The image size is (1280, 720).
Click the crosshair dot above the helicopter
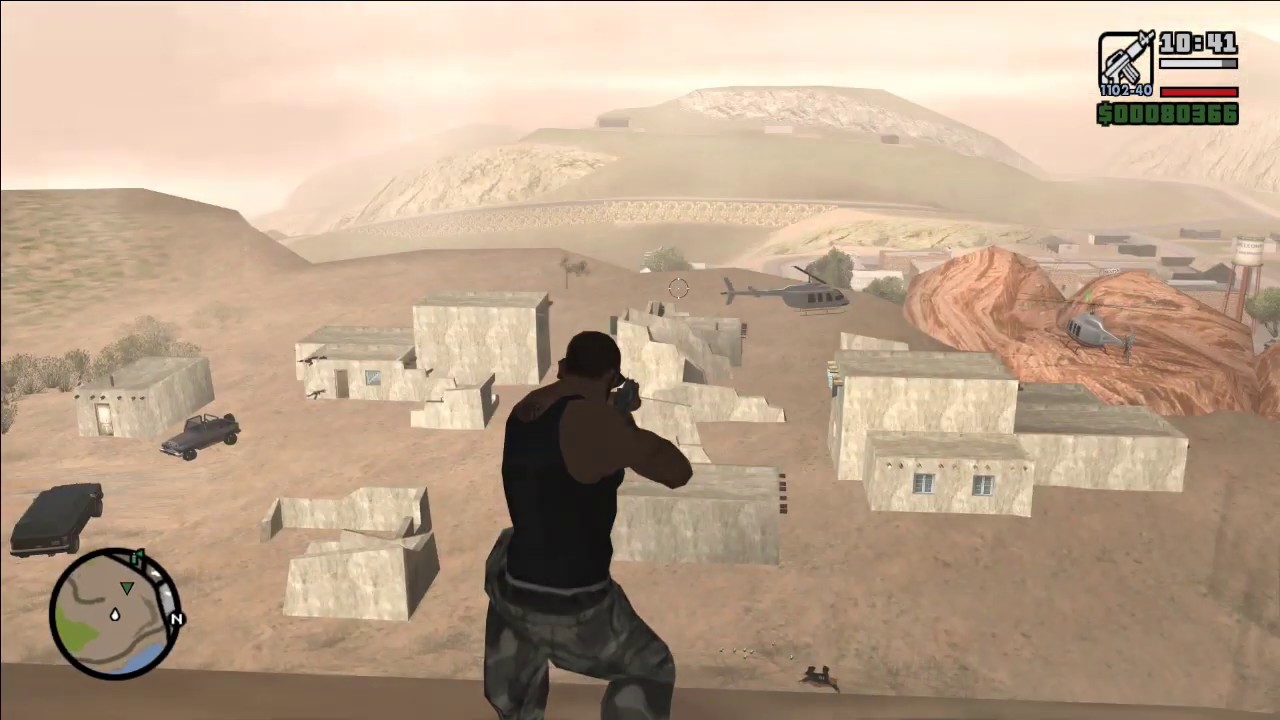click(x=677, y=288)
